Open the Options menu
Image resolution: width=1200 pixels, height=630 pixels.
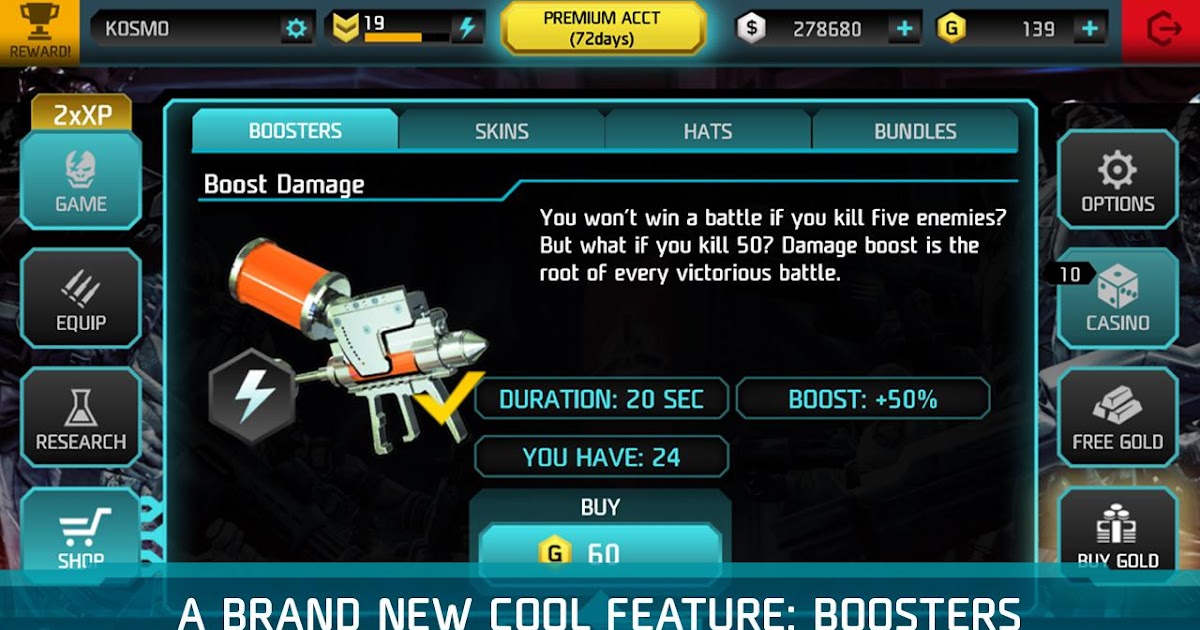[1117, 180]
